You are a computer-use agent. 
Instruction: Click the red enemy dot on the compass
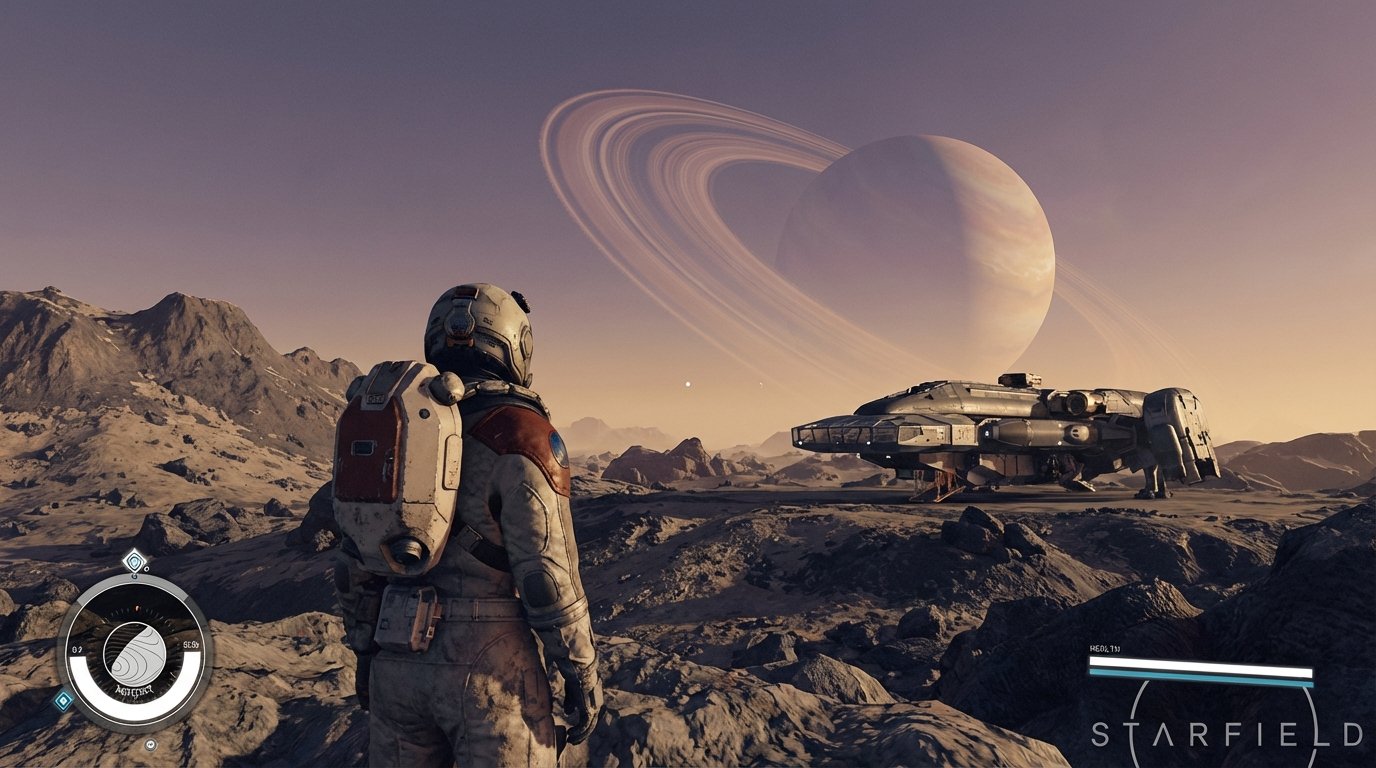pyautogui.click(x=136, y=607)
